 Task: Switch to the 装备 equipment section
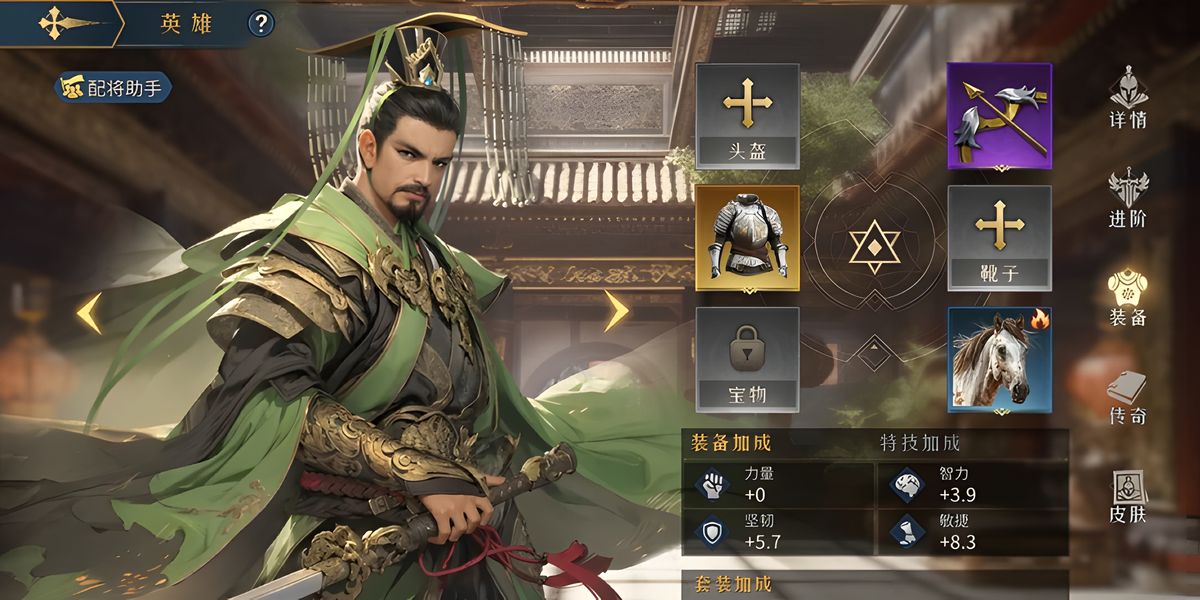(x=1128, y=298)
